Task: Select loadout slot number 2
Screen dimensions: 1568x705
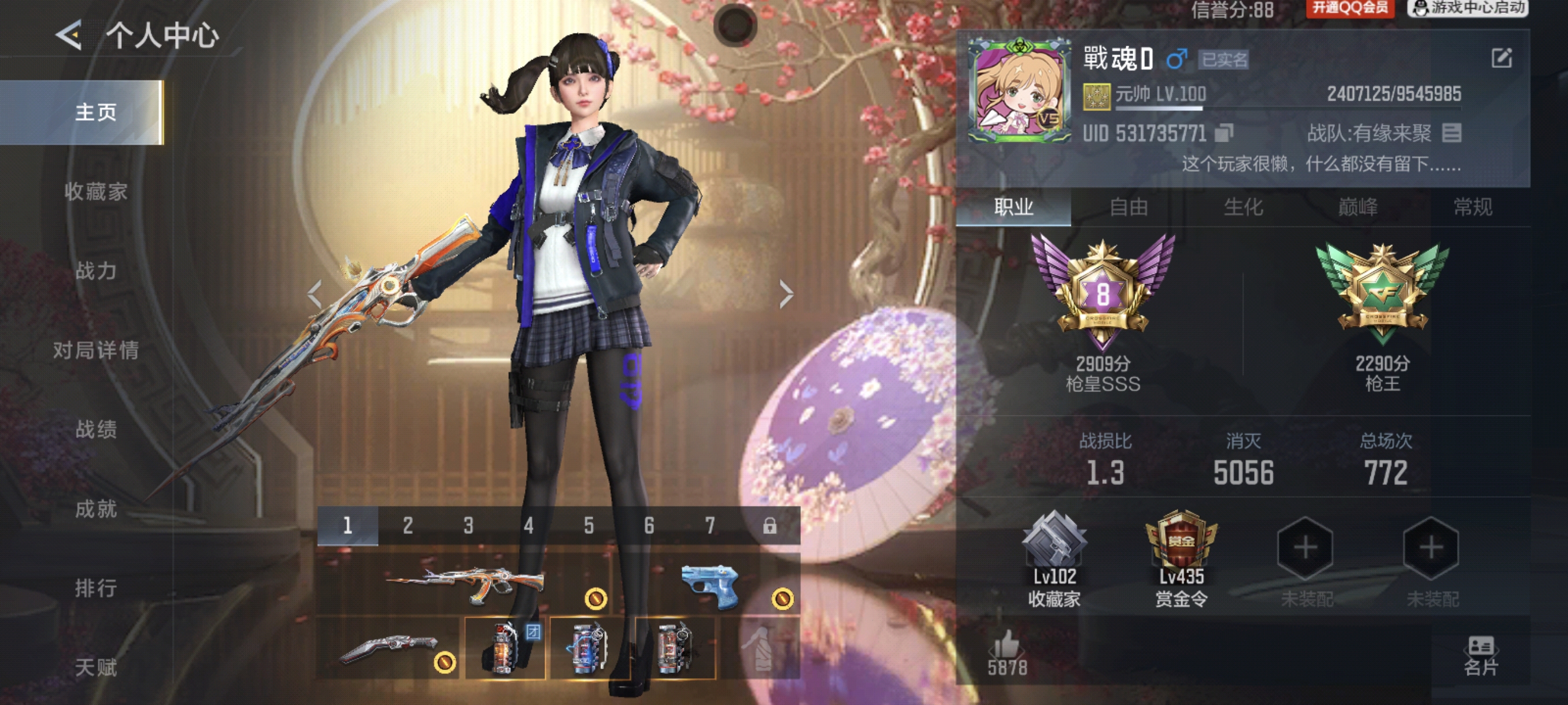Action: (x=408, y=525)
